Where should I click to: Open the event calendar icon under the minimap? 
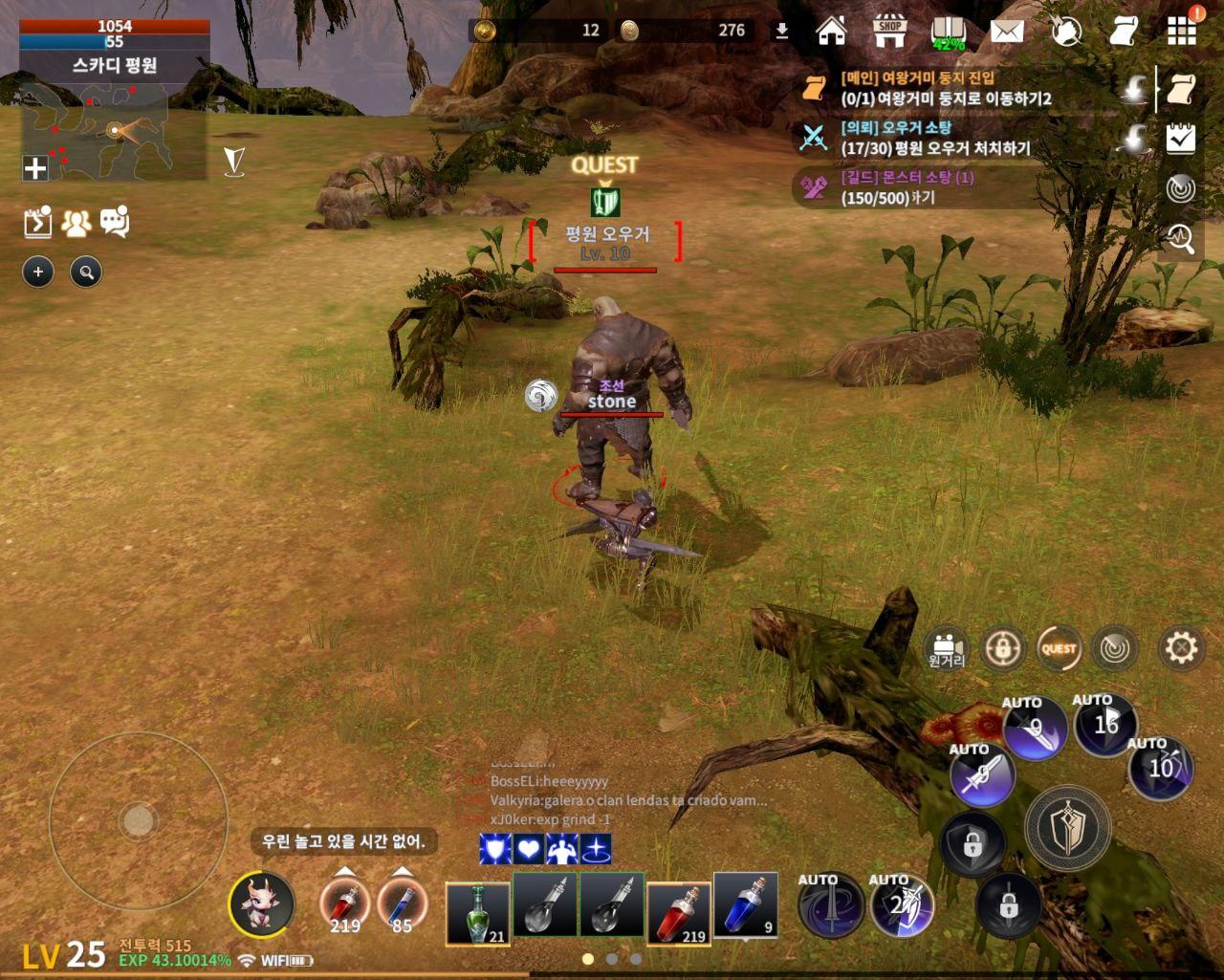tap(35, 220)
